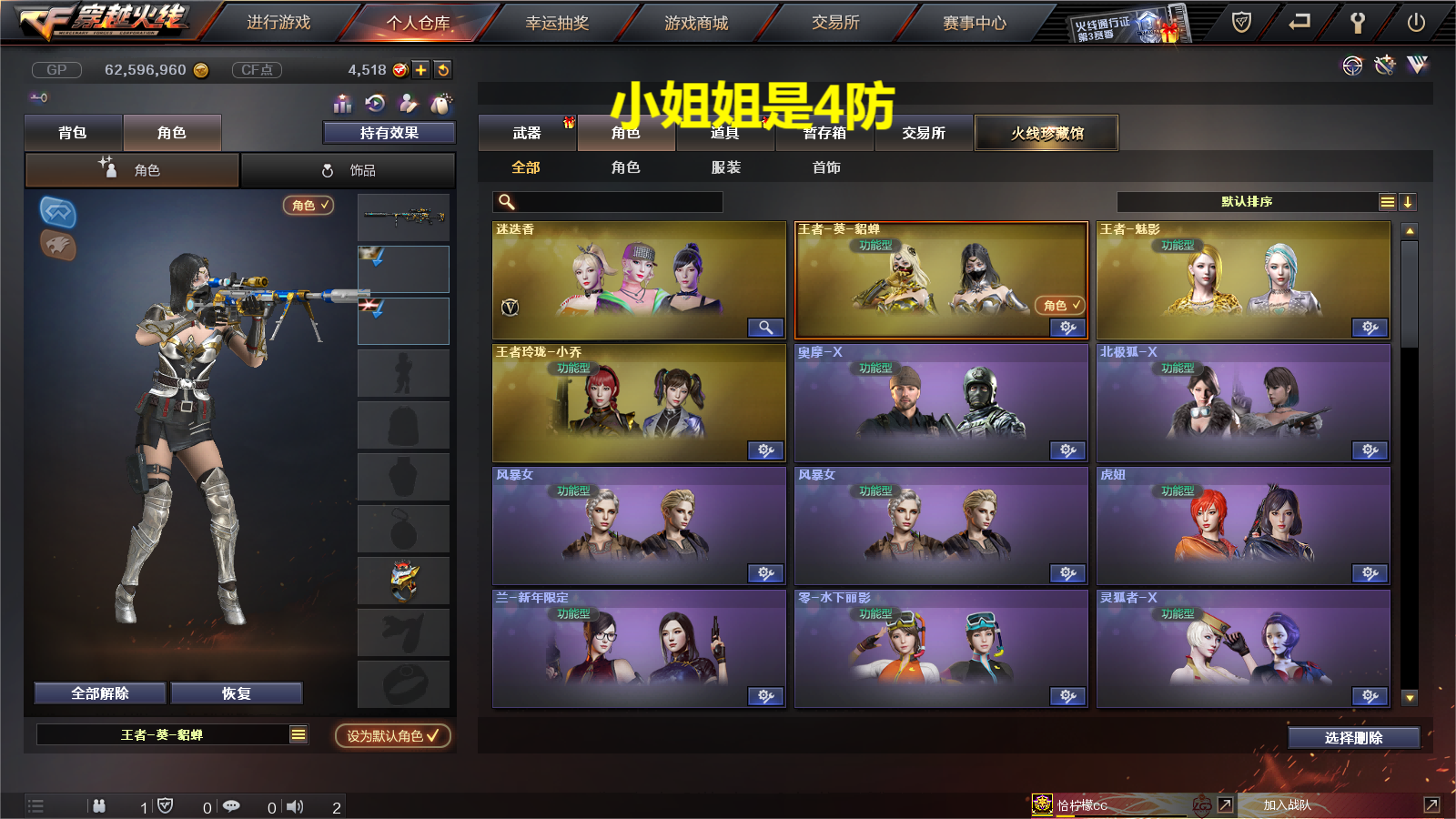The image size is (1456, 819).
Task: Click the magnifier preview on 迷迭香 card
Action: [765, 327]
